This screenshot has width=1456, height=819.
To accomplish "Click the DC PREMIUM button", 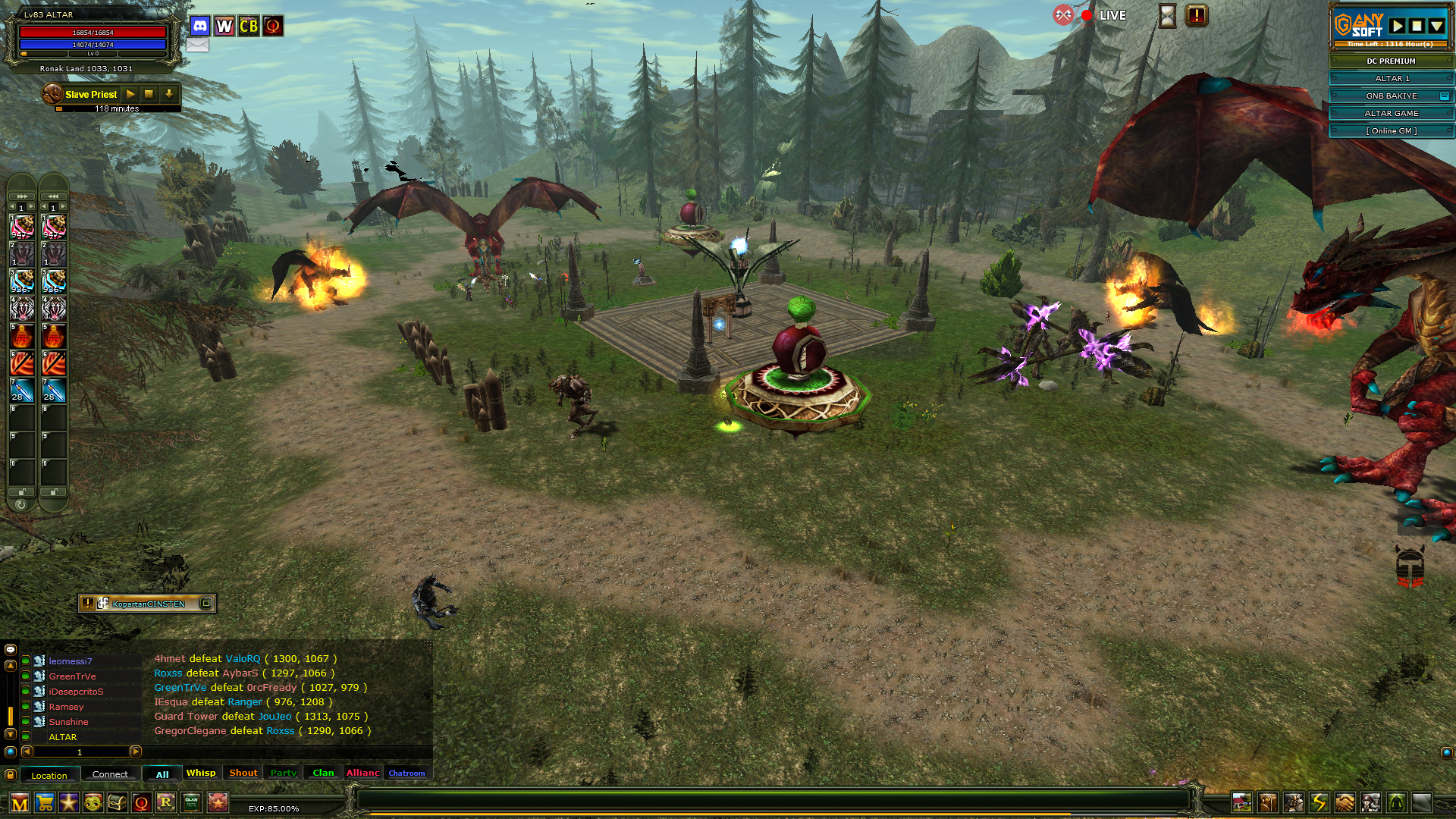I will click(1391, 61).
